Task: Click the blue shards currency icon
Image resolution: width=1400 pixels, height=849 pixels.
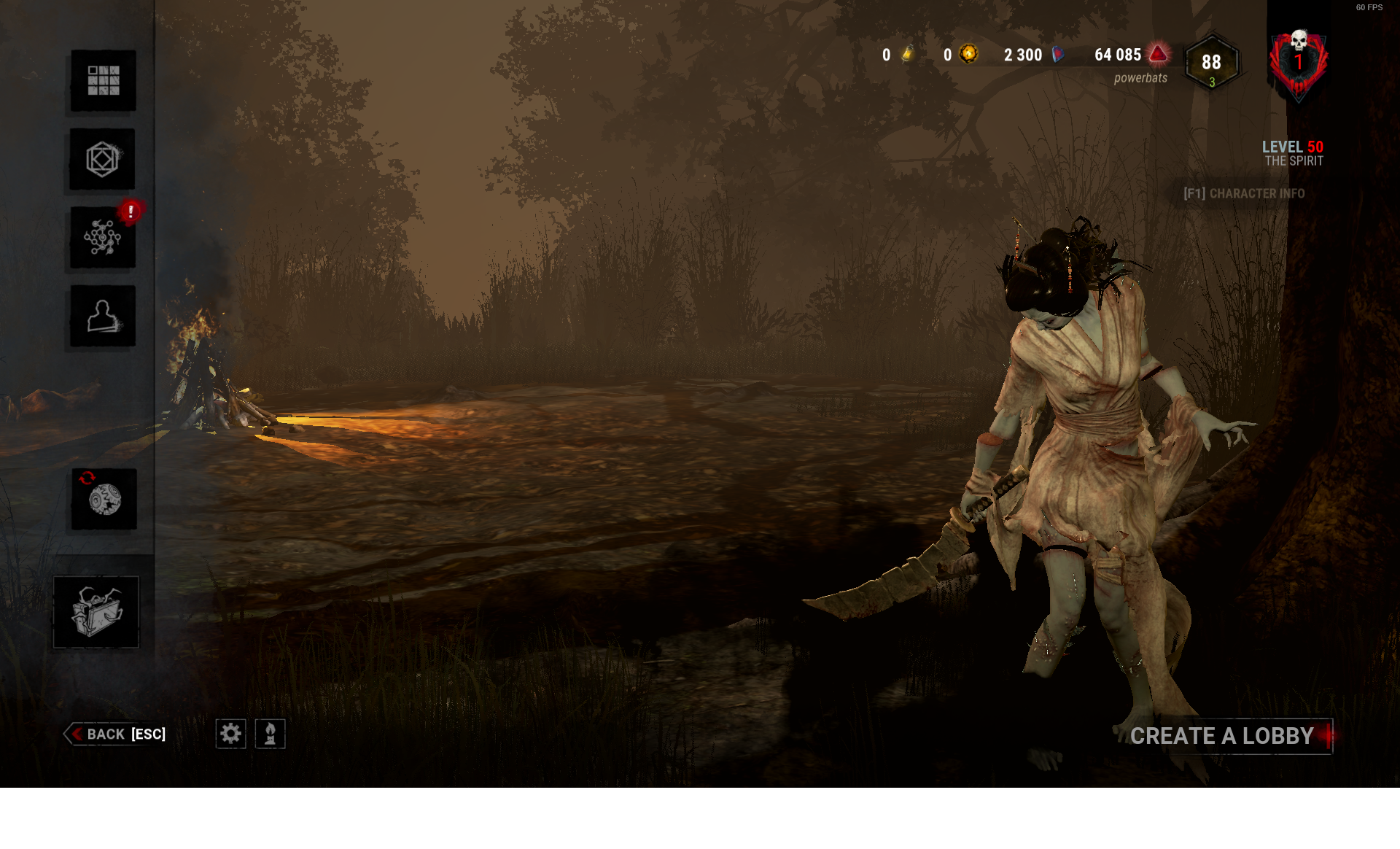Action: click(1059, 54)
